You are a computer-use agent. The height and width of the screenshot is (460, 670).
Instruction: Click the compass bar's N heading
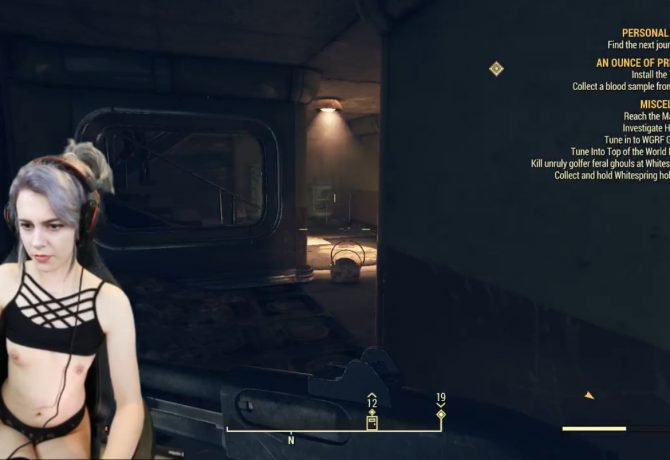point(291,440)
